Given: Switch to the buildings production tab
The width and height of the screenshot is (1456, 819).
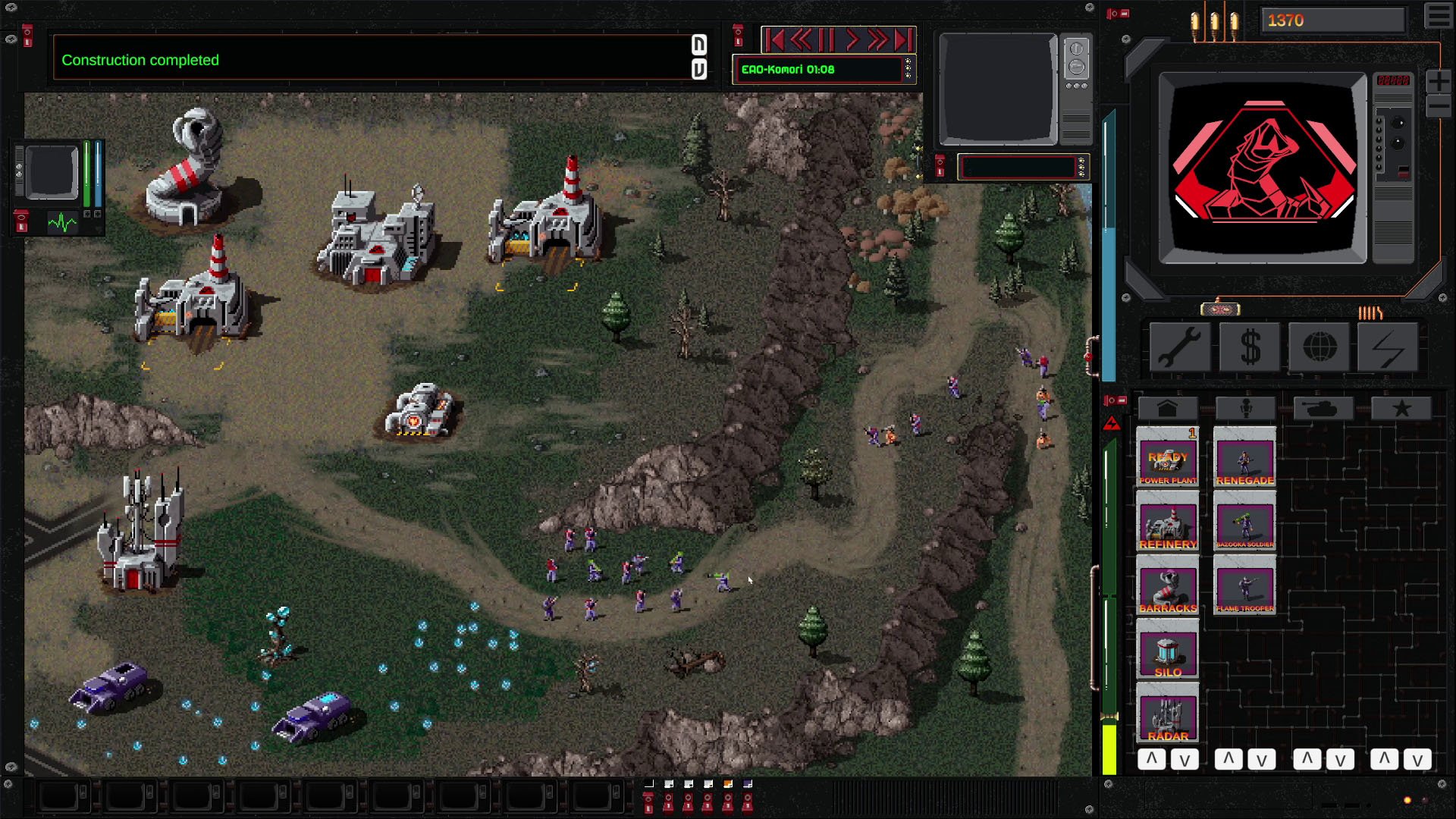Looking at the screenshot, I should click(x=1167, y=409).
